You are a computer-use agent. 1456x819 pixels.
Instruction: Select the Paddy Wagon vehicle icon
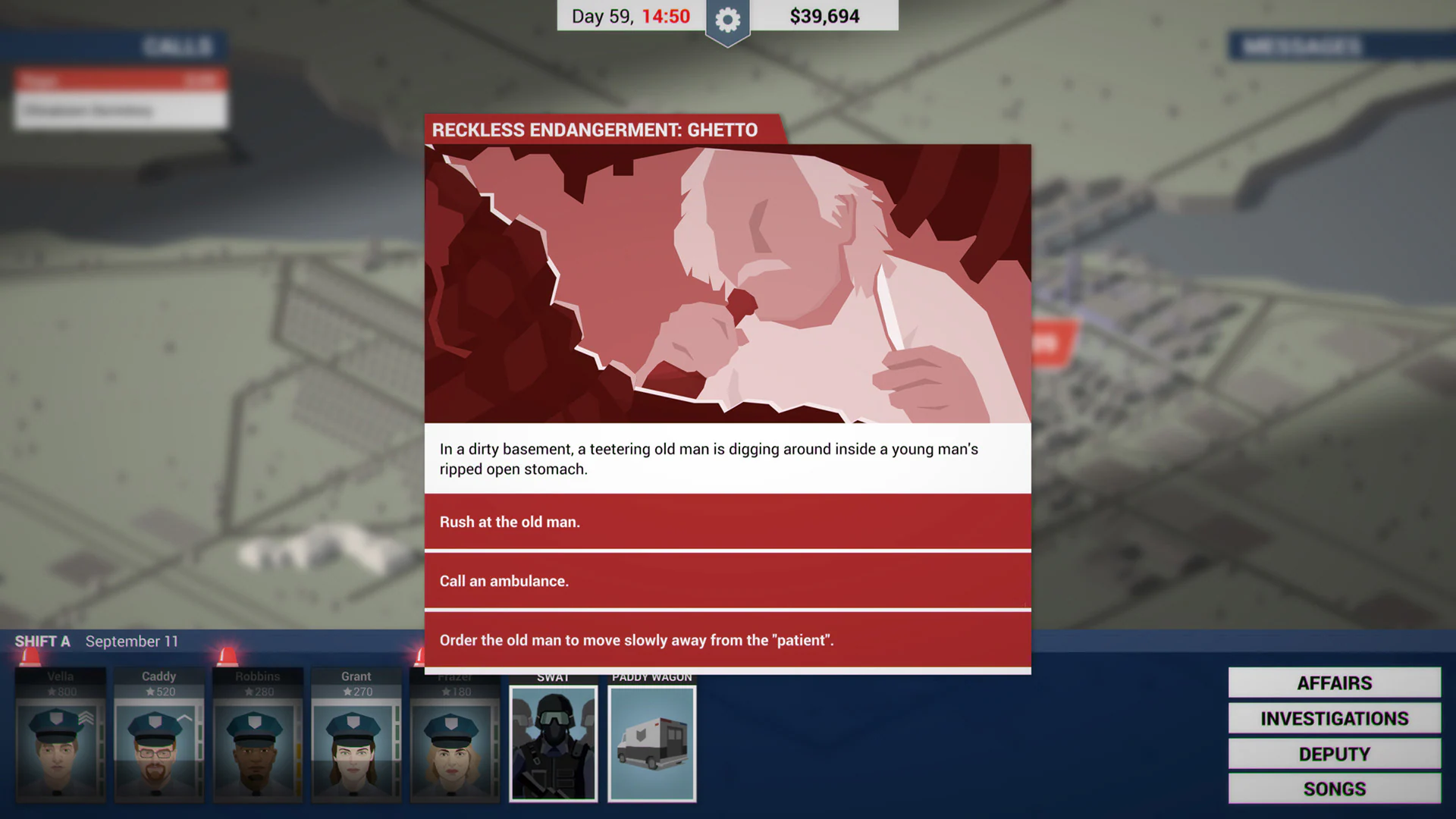pyautogui.click(x=651, y=742)
